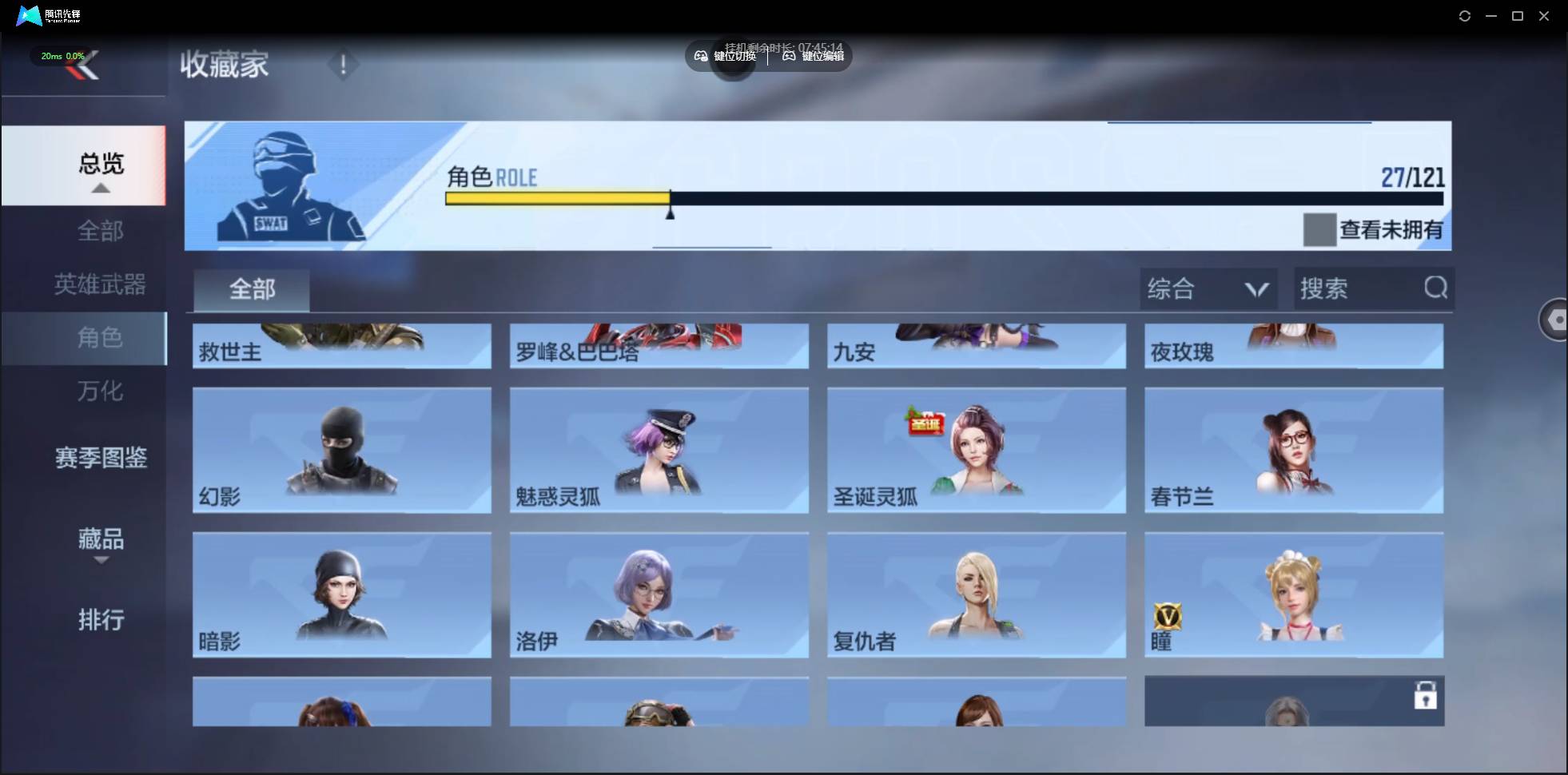Enable 查看未拥有 to show unowned characters

coord(1319,229)
